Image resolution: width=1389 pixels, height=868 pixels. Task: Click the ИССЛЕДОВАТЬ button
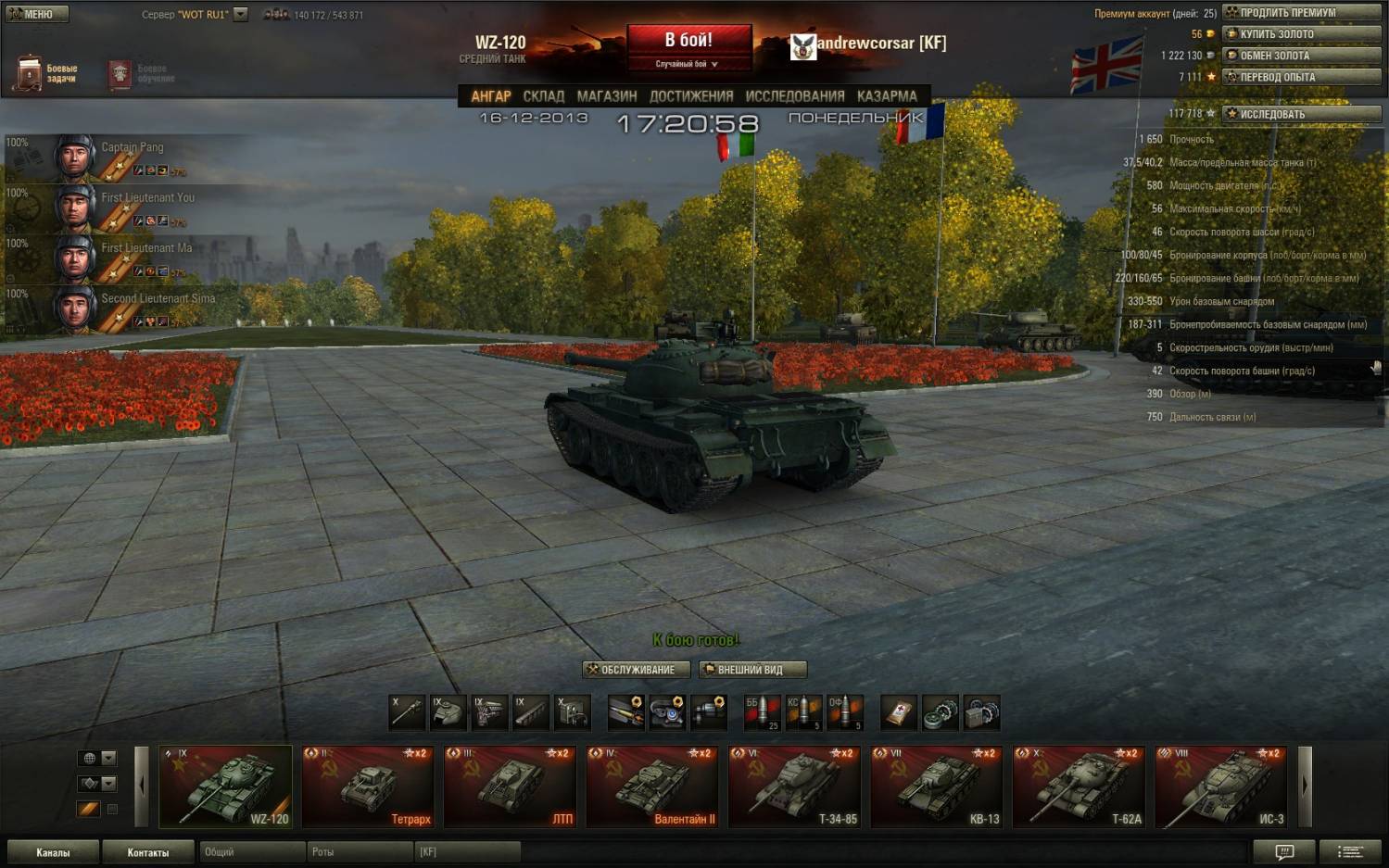click(1301, 114)
